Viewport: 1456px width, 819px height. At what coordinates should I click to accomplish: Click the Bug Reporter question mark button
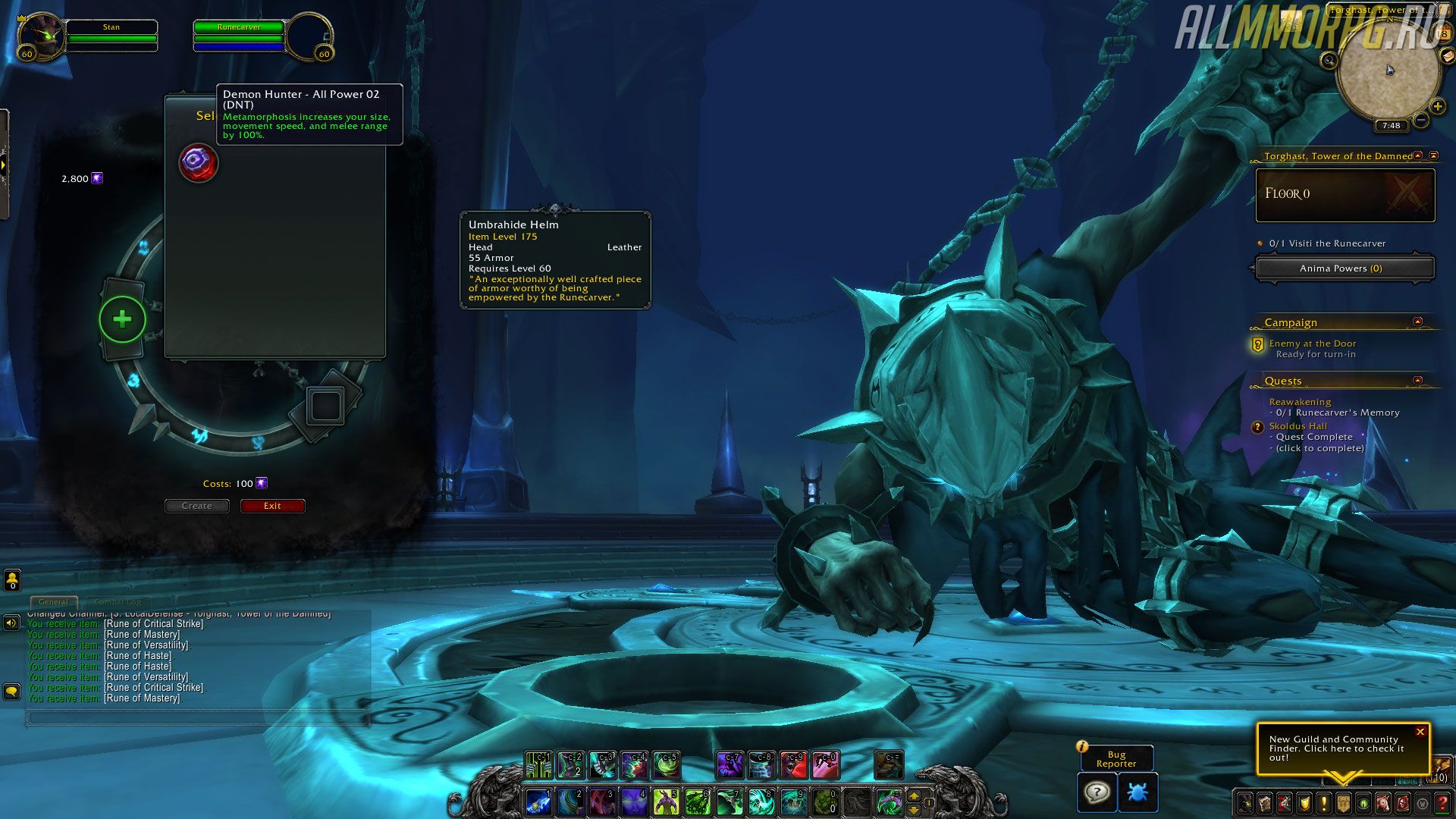point(1097,792)
